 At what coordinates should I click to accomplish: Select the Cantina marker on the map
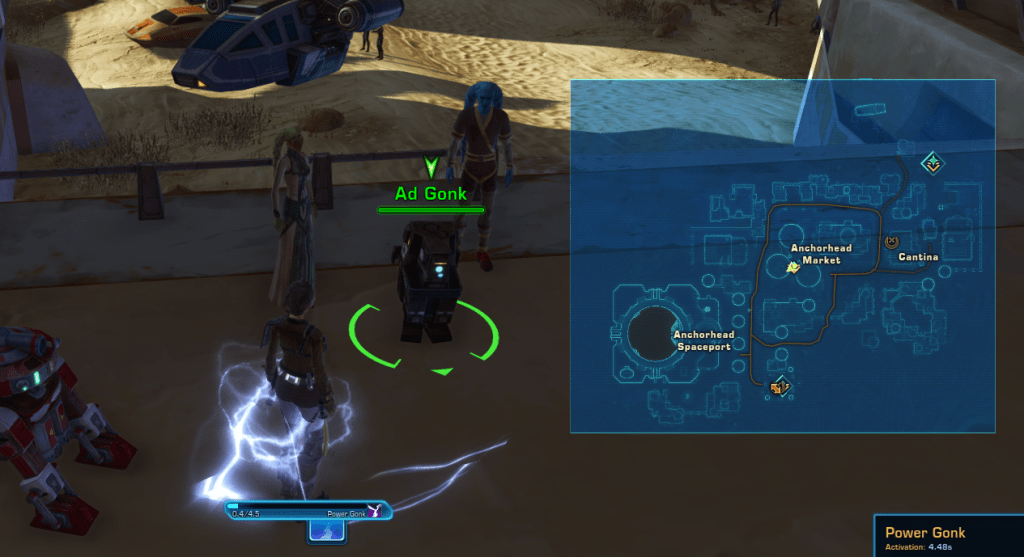point(893,241)
